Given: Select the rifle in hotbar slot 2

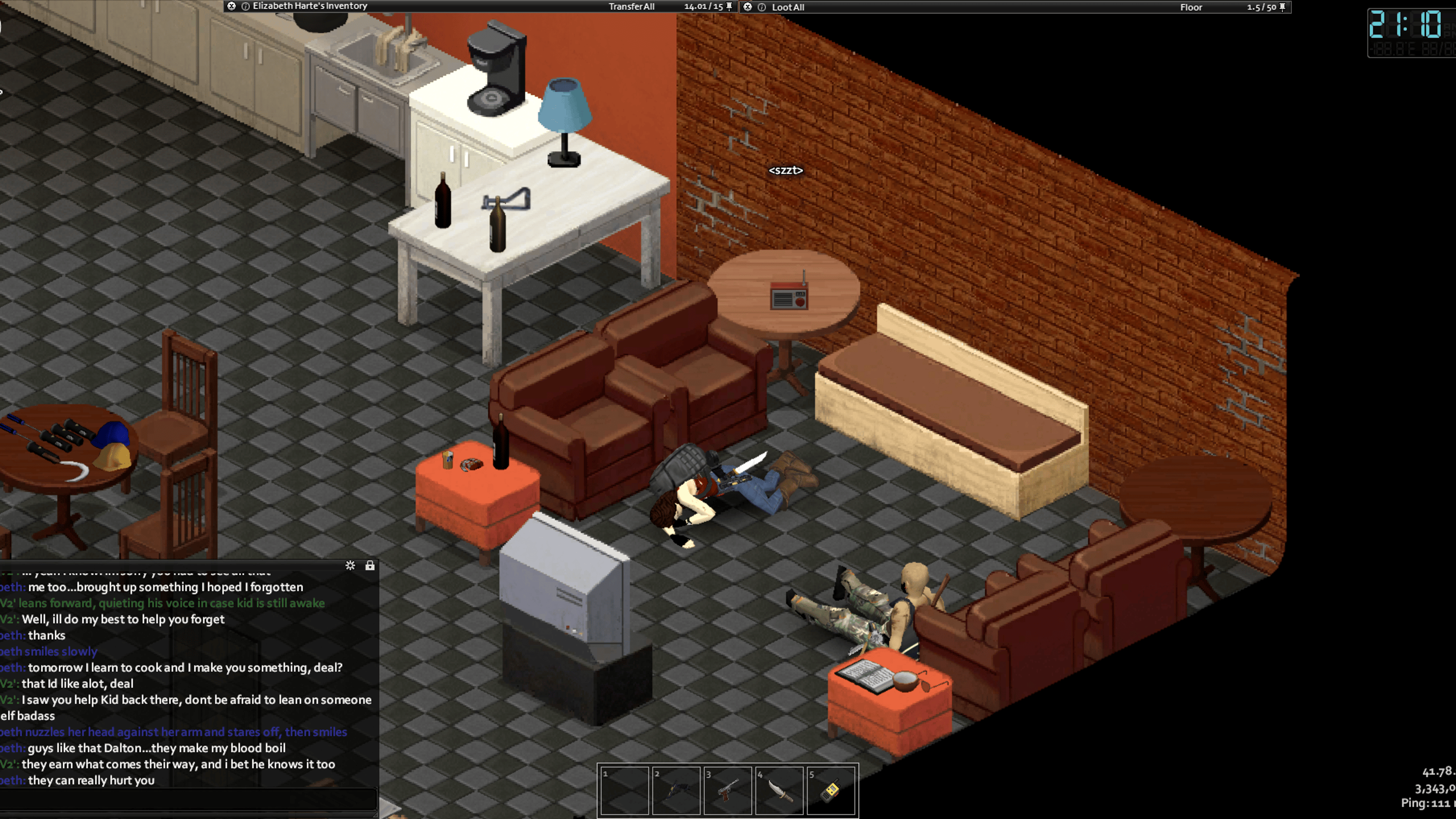Looking at the screenshot, I should coord(676,790).
